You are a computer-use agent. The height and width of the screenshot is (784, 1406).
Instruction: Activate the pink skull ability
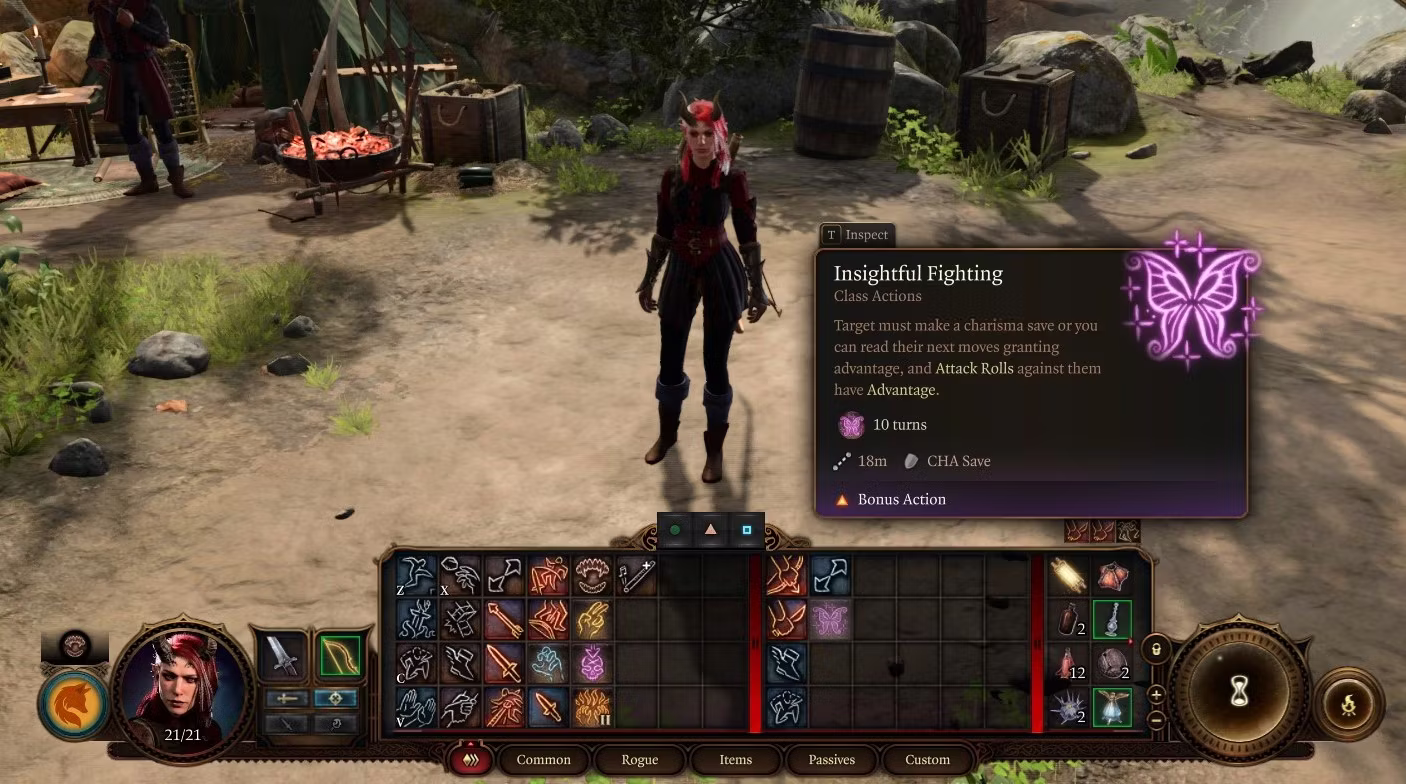592,663
